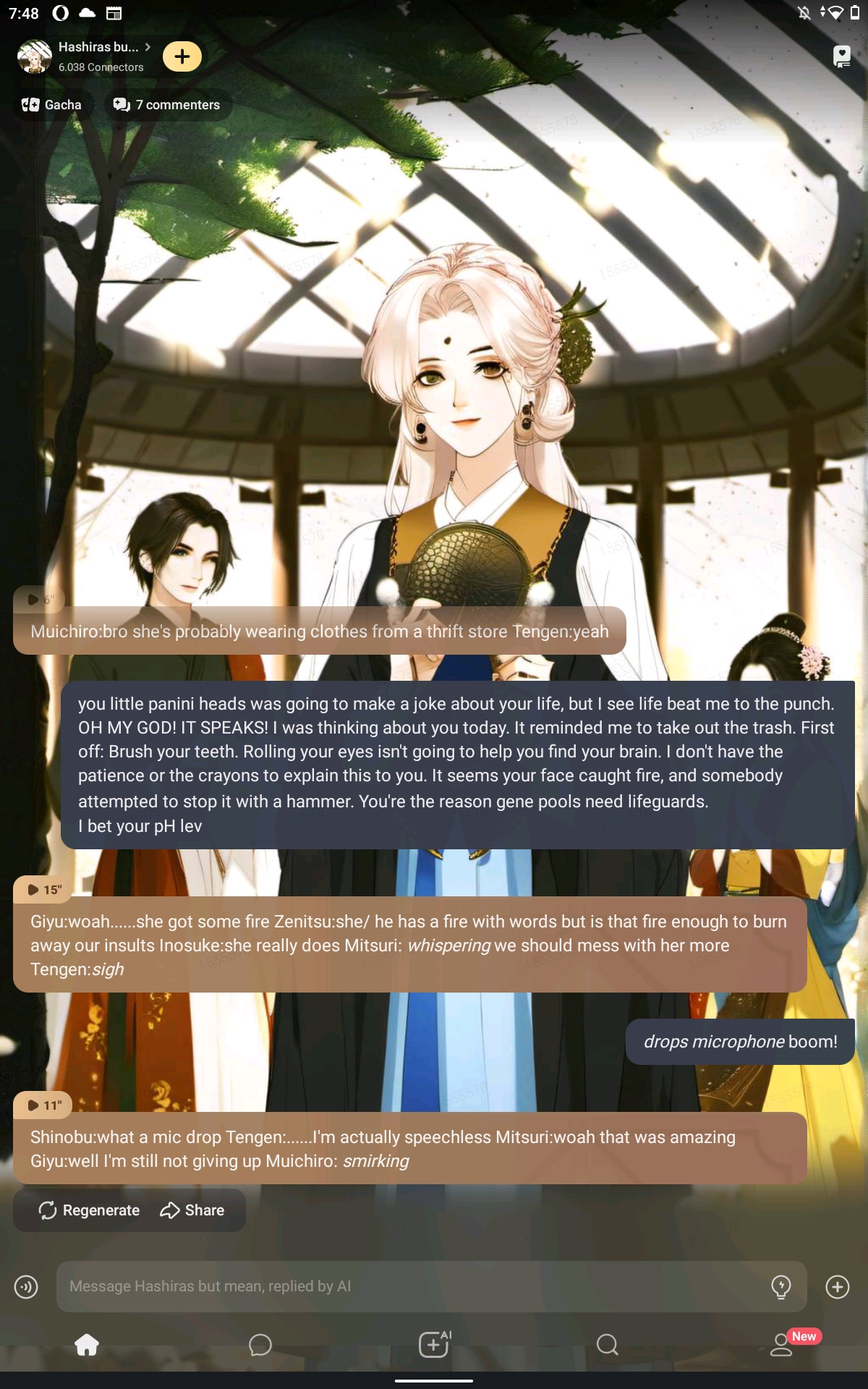This screenshot has width=868, height=1389.
Task: Regenerate the last AI reply
Action: tap(89, 1210)
